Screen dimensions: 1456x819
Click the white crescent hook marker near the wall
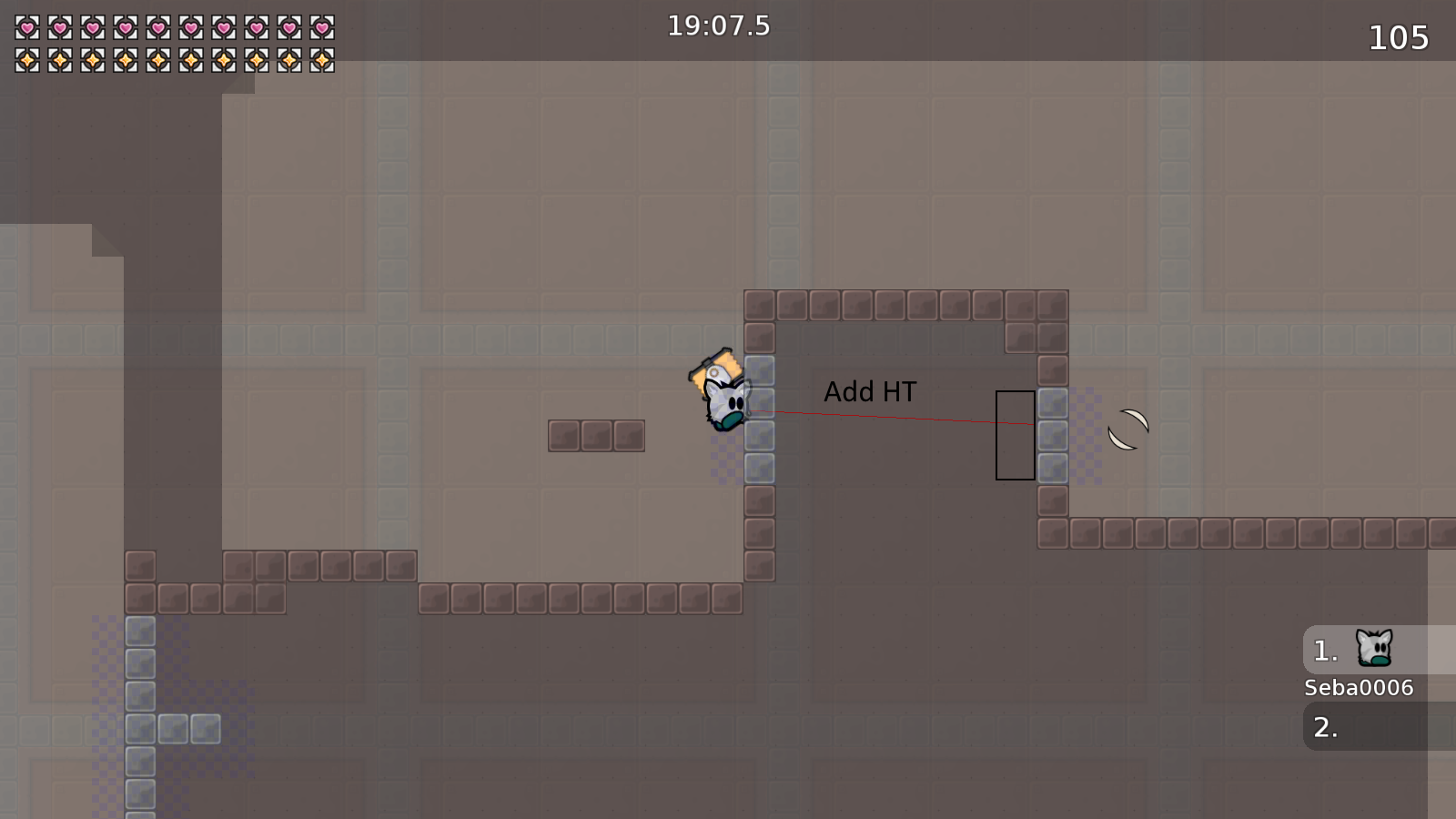pyautogui.click(x=1127, y=428)
